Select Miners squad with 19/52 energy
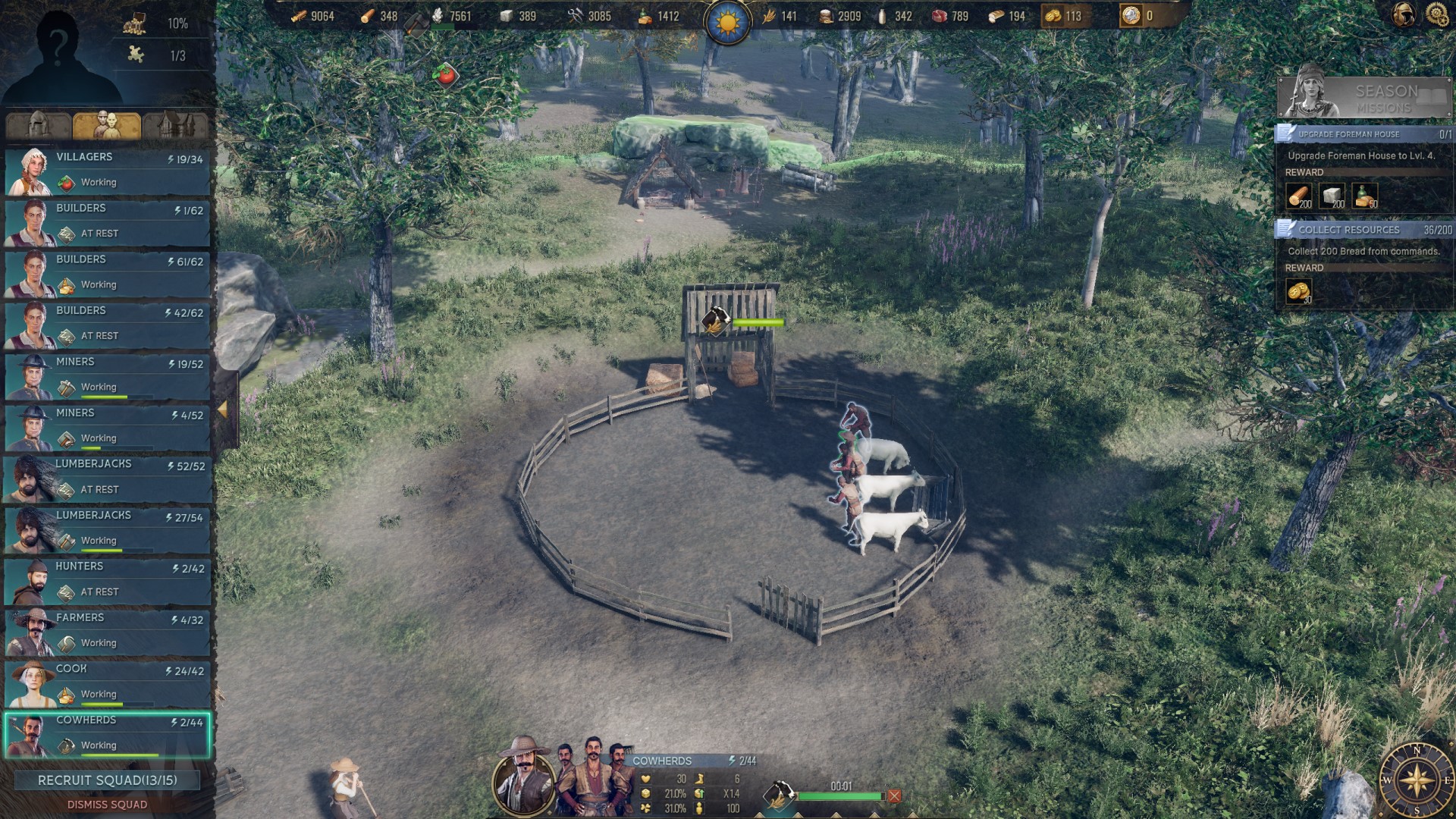1456x819 pixels. pos(107,375)
